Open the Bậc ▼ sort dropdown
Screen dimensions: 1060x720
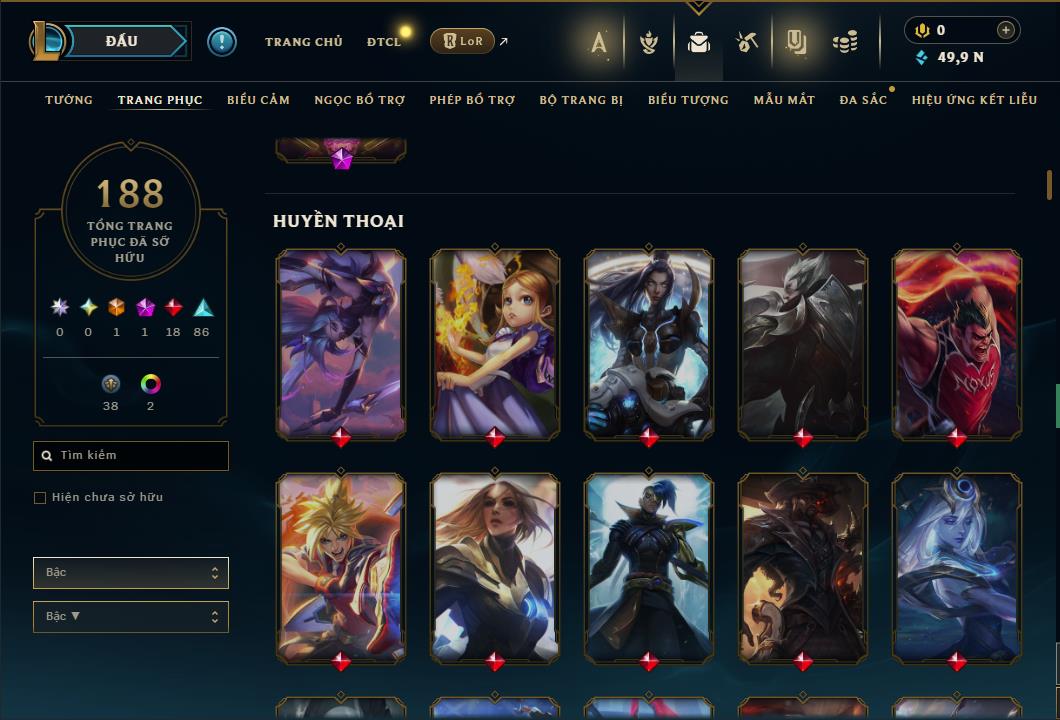point(131,617)
